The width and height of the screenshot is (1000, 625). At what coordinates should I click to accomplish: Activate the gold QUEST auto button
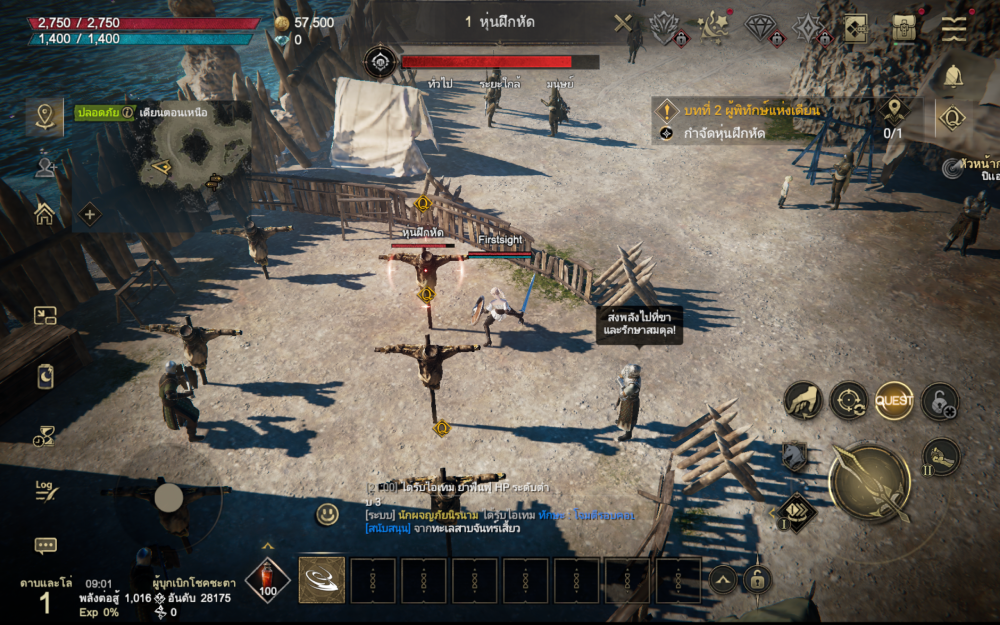pyautogui.click(x=894, y=401)
